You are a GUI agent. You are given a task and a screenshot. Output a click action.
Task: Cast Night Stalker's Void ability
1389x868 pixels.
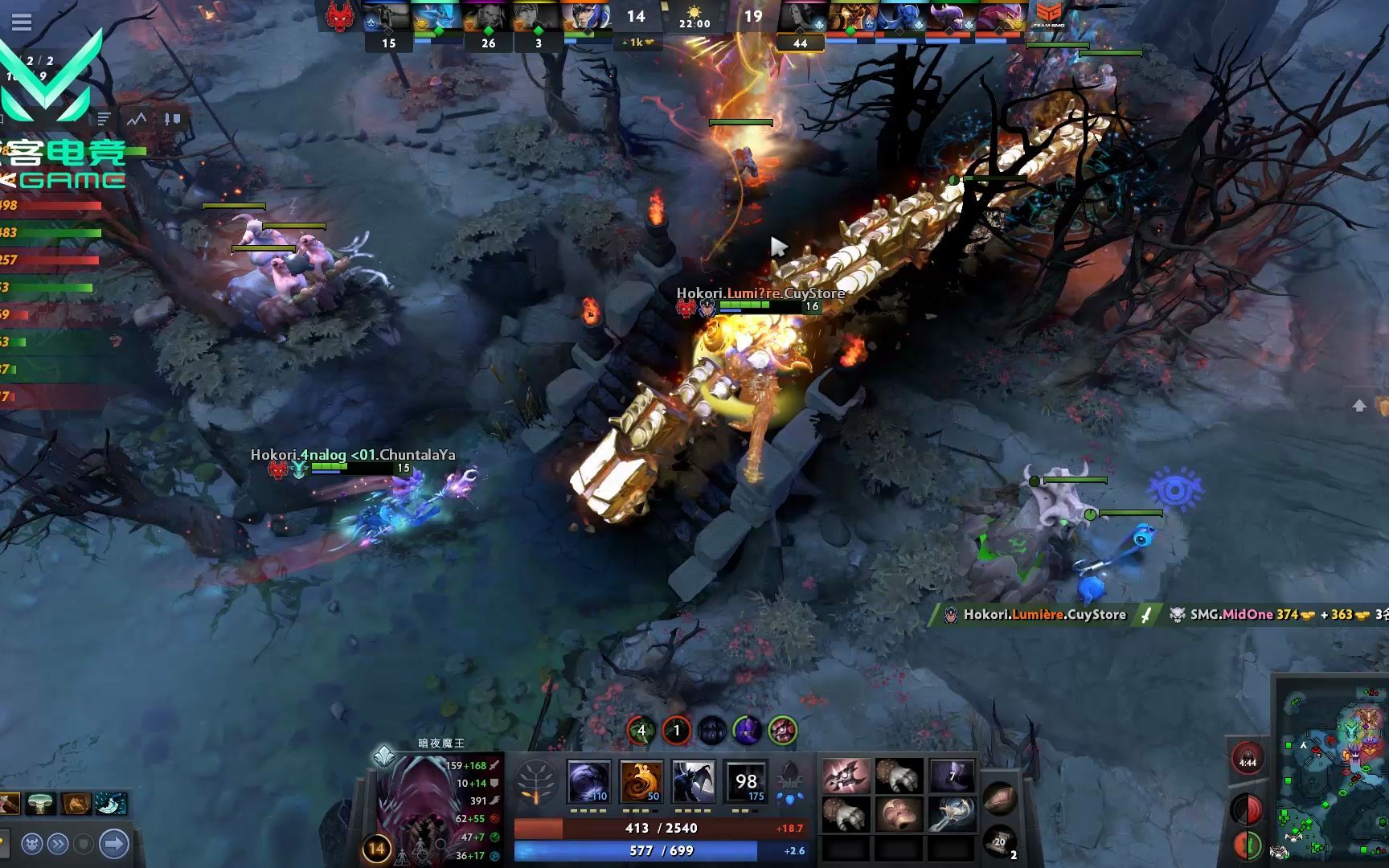coord(591,781)
